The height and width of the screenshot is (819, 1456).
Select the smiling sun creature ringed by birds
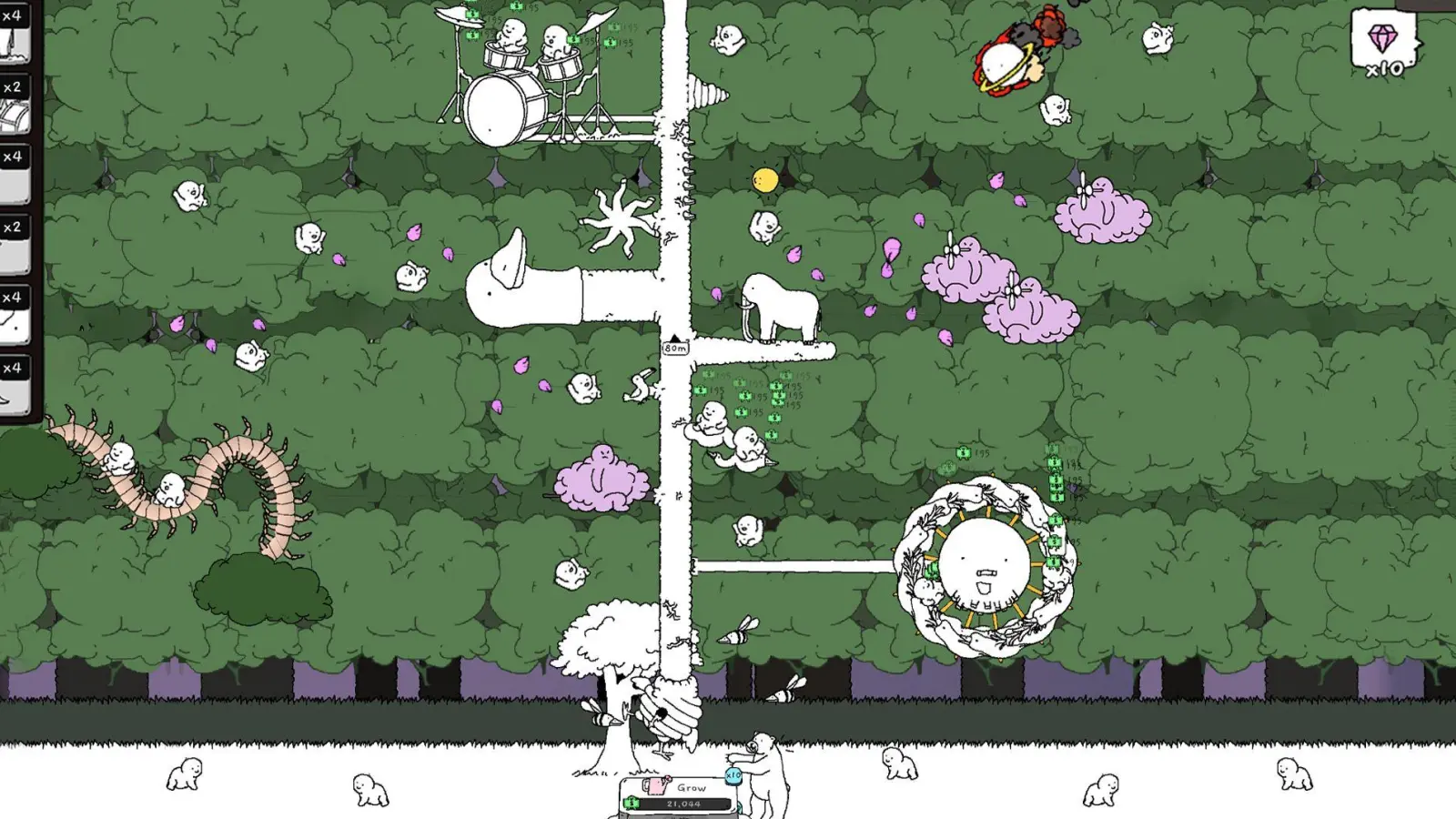click(x=986, y=560)
